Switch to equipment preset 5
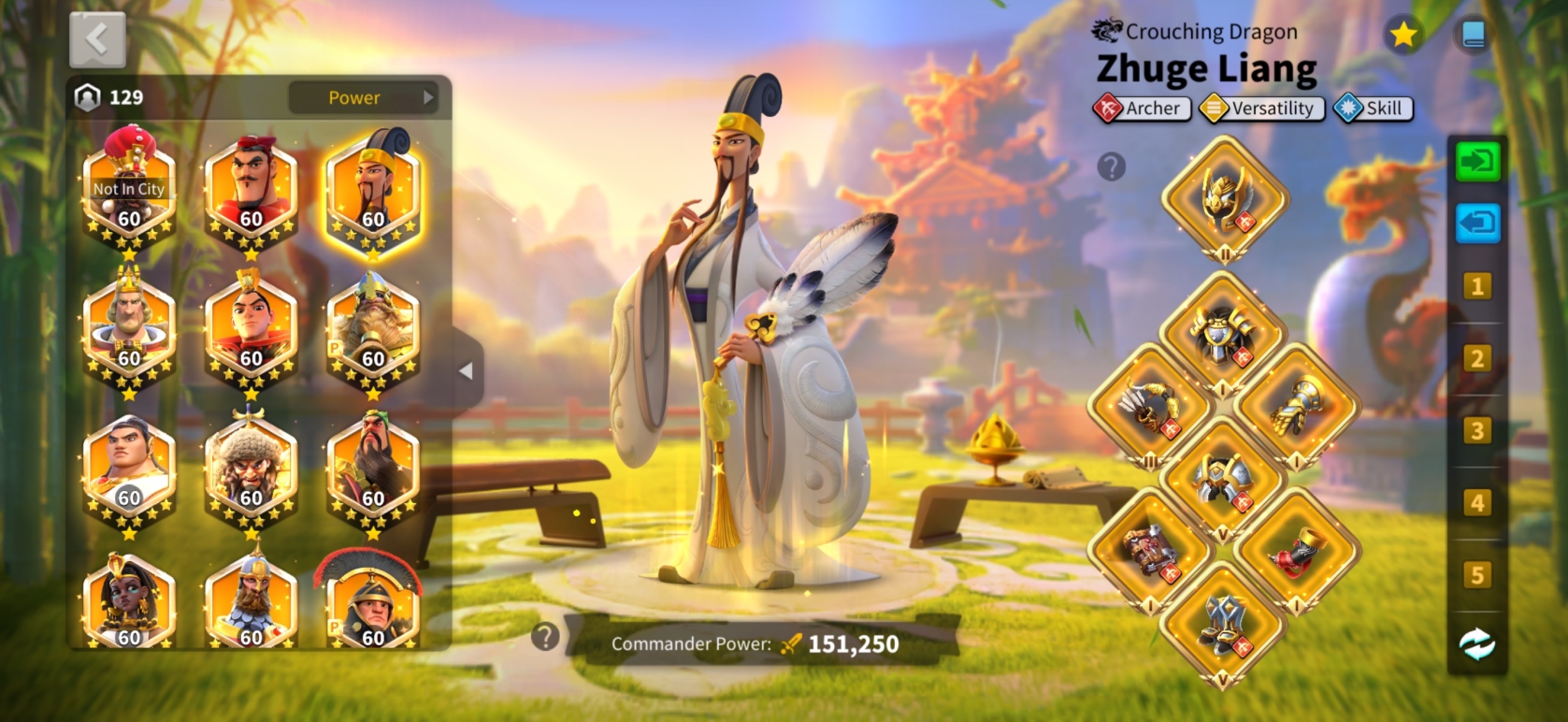The height and width of the screenshot is (722, 1568). click(1477, 575)
